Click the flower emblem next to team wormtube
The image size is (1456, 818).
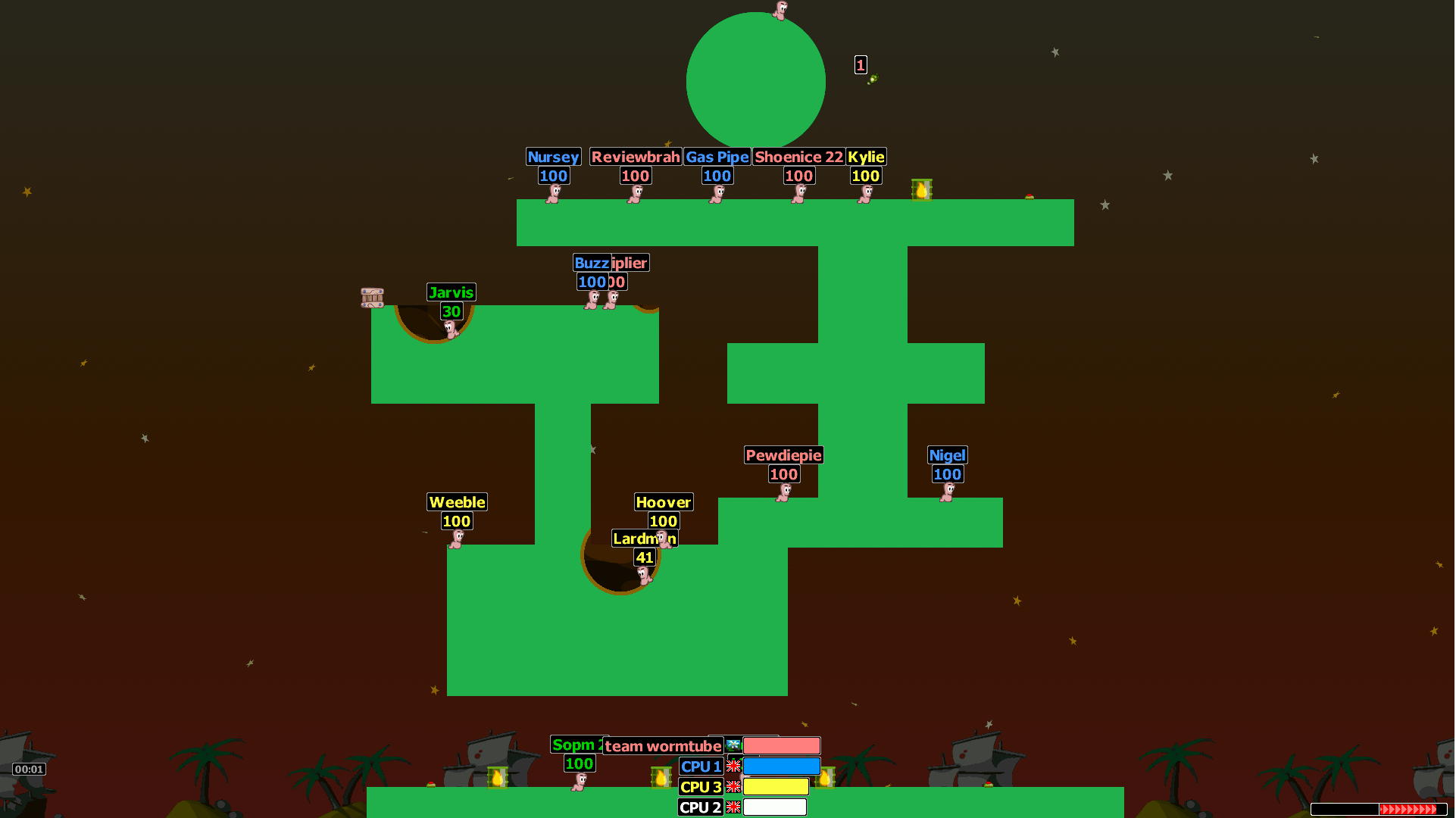coord(733,745)
